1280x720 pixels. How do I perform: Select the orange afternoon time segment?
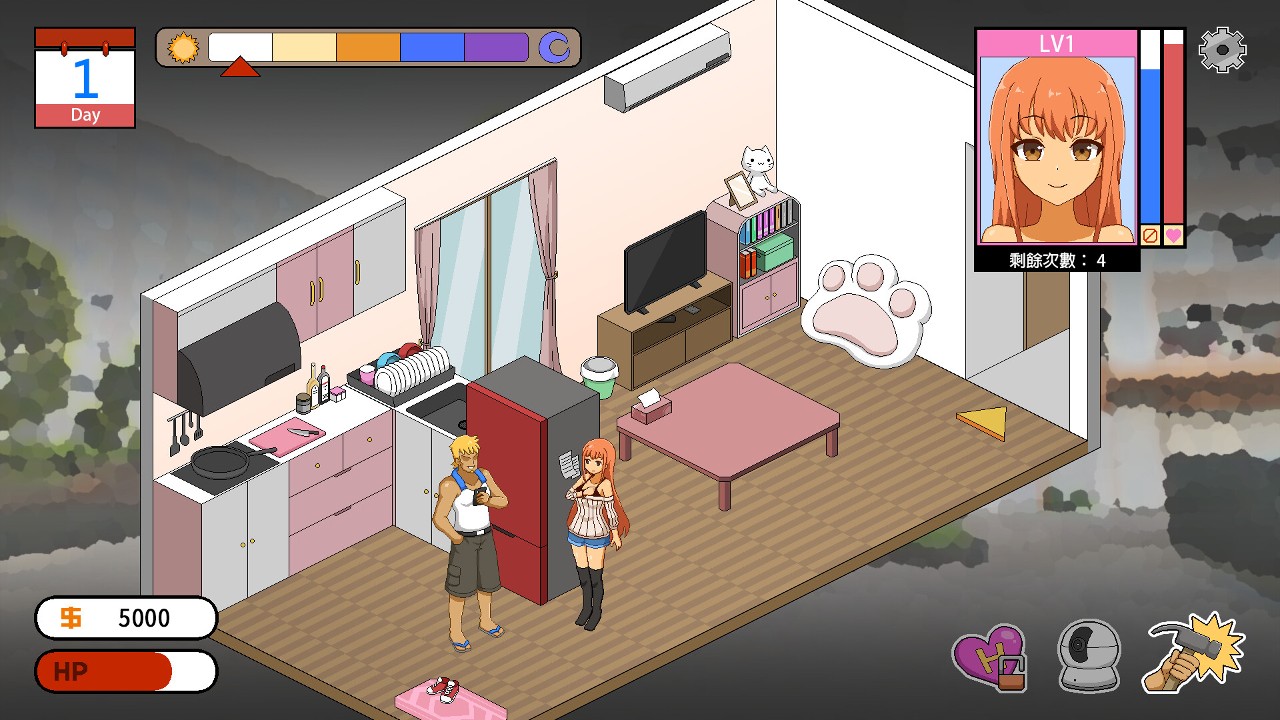(368, 47)
